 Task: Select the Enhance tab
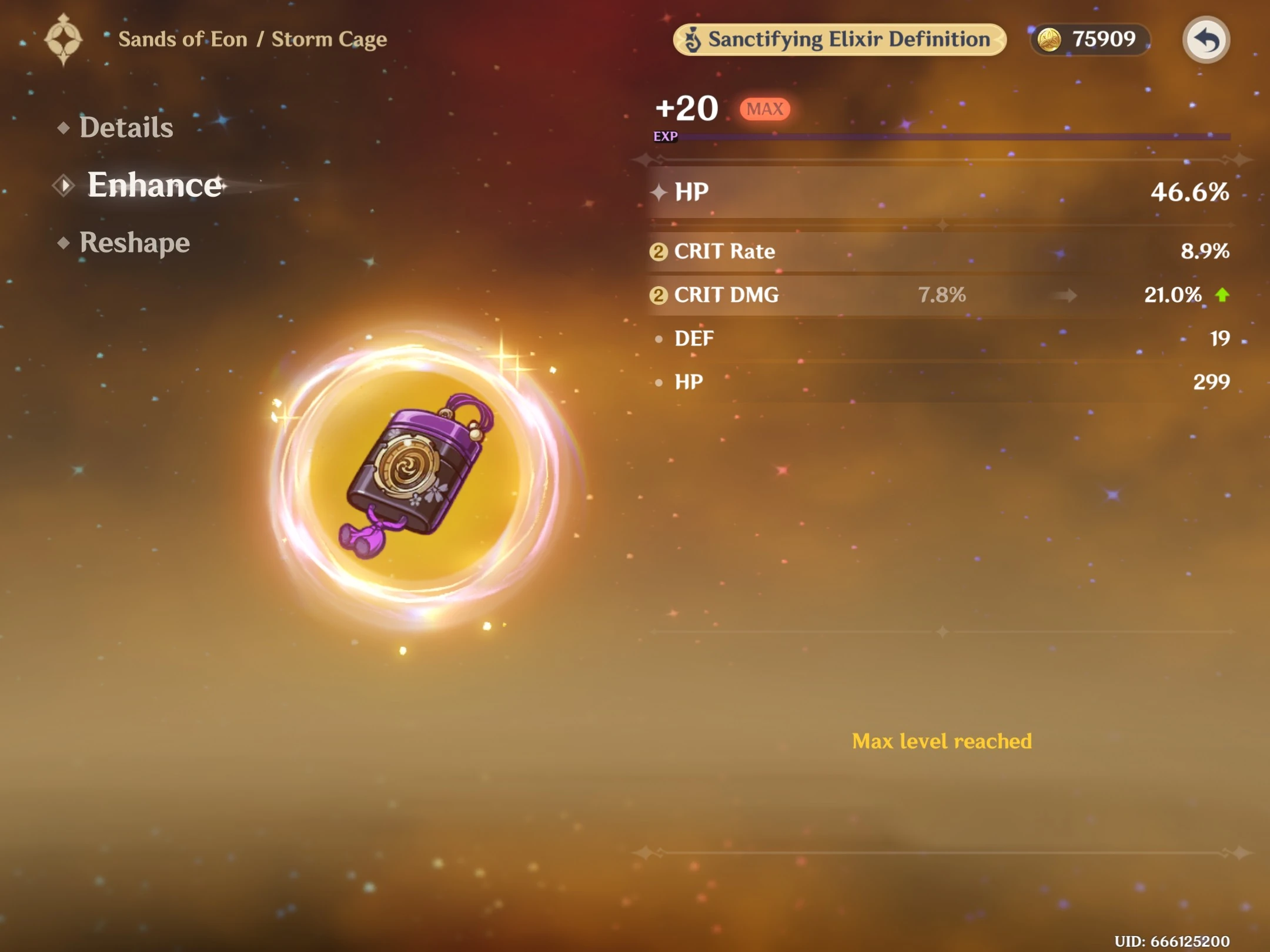pyautogui.click(x=154, y=185)
